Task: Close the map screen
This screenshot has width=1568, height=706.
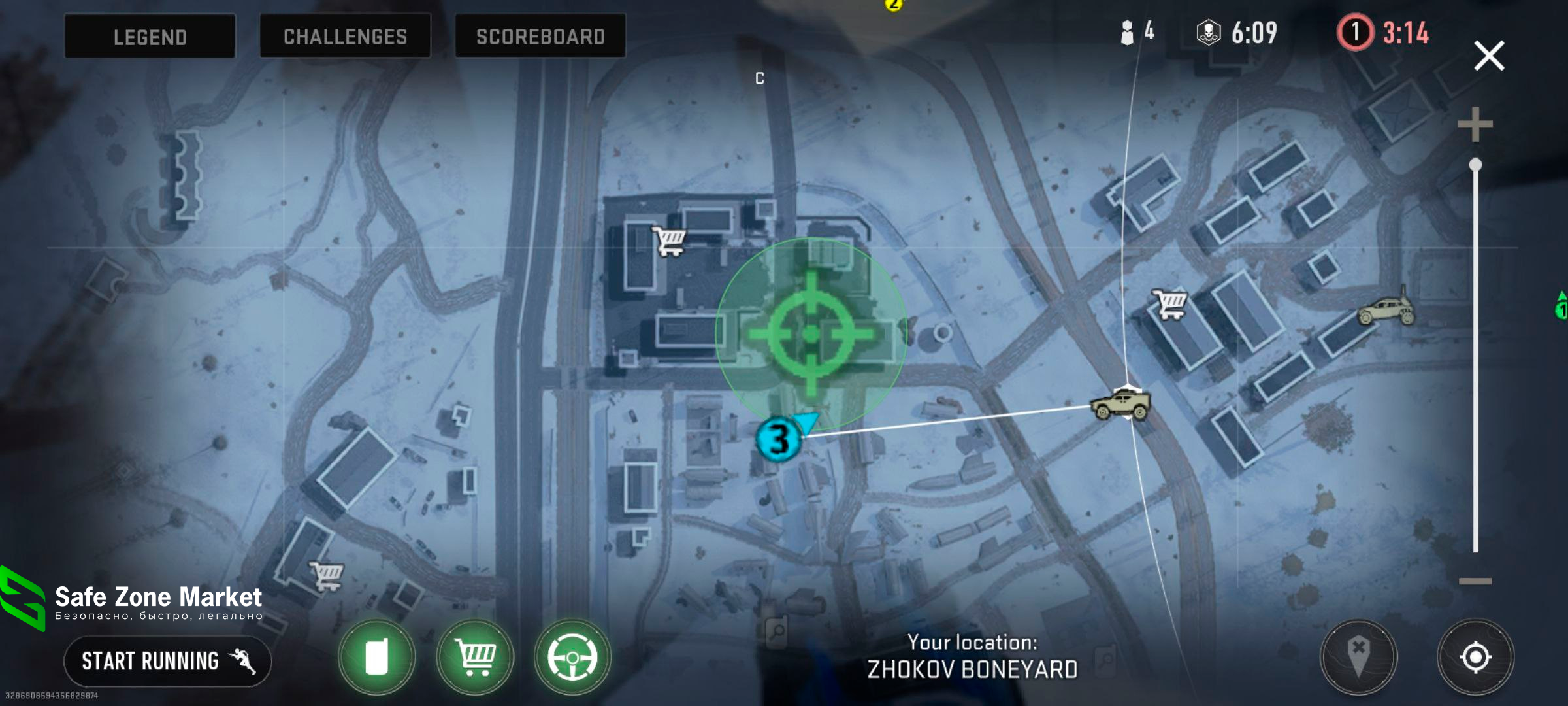Action: (x=1489, y=56)
